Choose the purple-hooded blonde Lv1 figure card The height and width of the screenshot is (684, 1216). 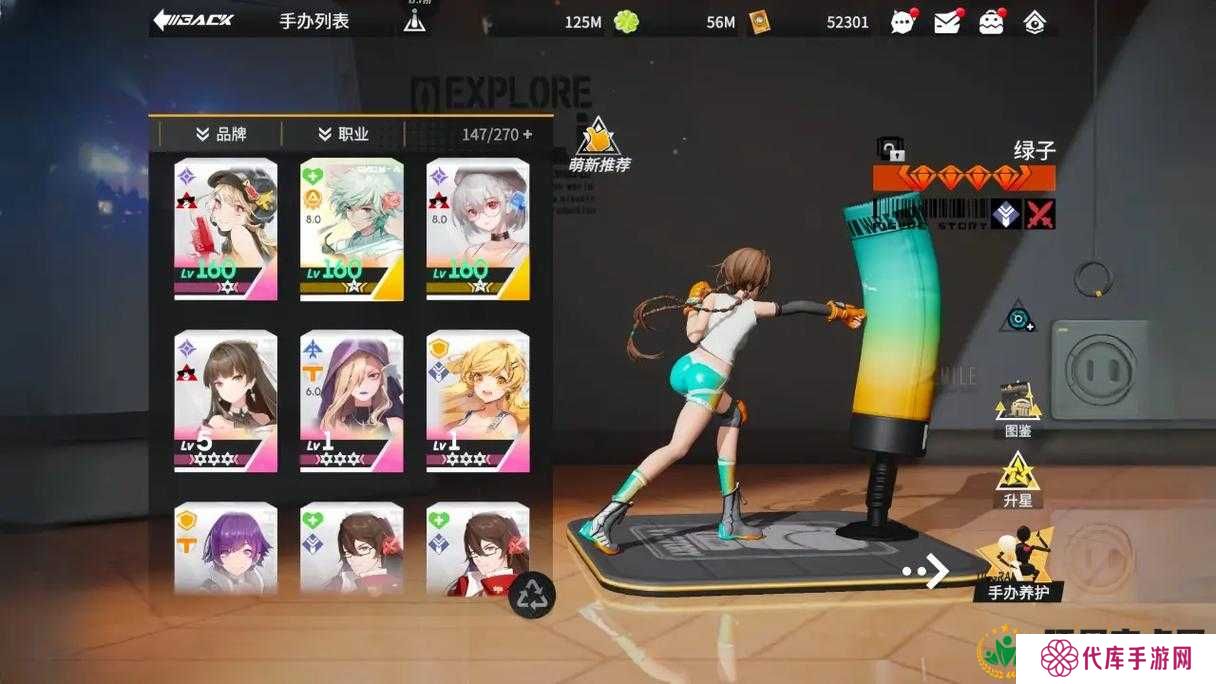352,400
